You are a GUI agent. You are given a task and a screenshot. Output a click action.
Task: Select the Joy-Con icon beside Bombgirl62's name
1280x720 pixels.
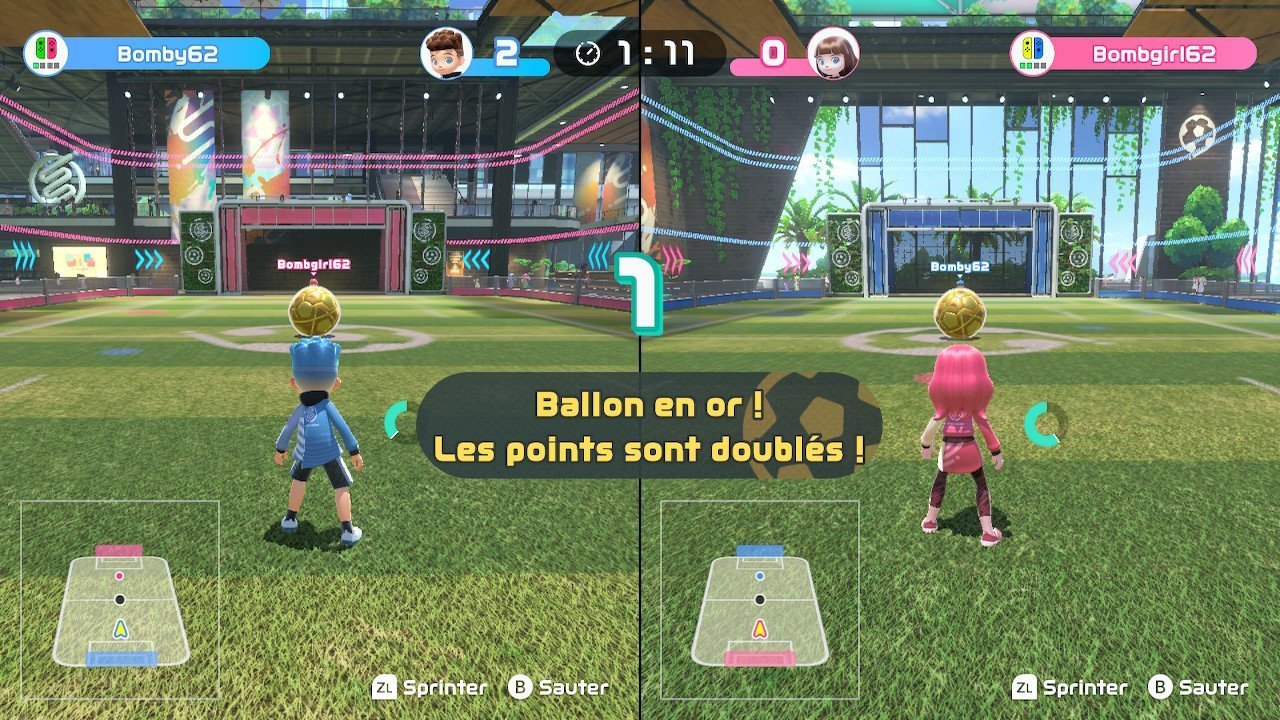pyautogui.click(x=1033, y=53)
